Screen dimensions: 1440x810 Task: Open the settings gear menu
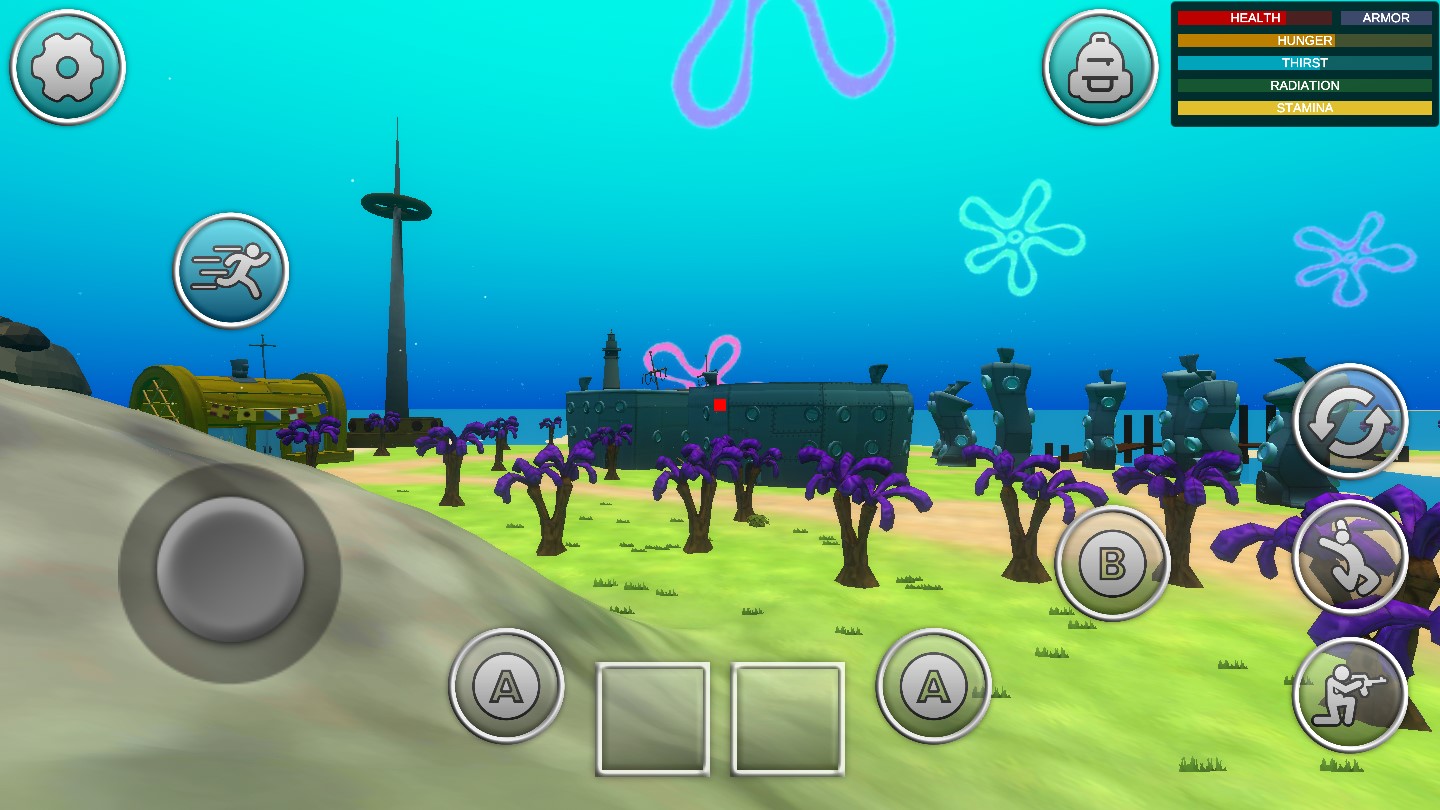click(66, 67)
